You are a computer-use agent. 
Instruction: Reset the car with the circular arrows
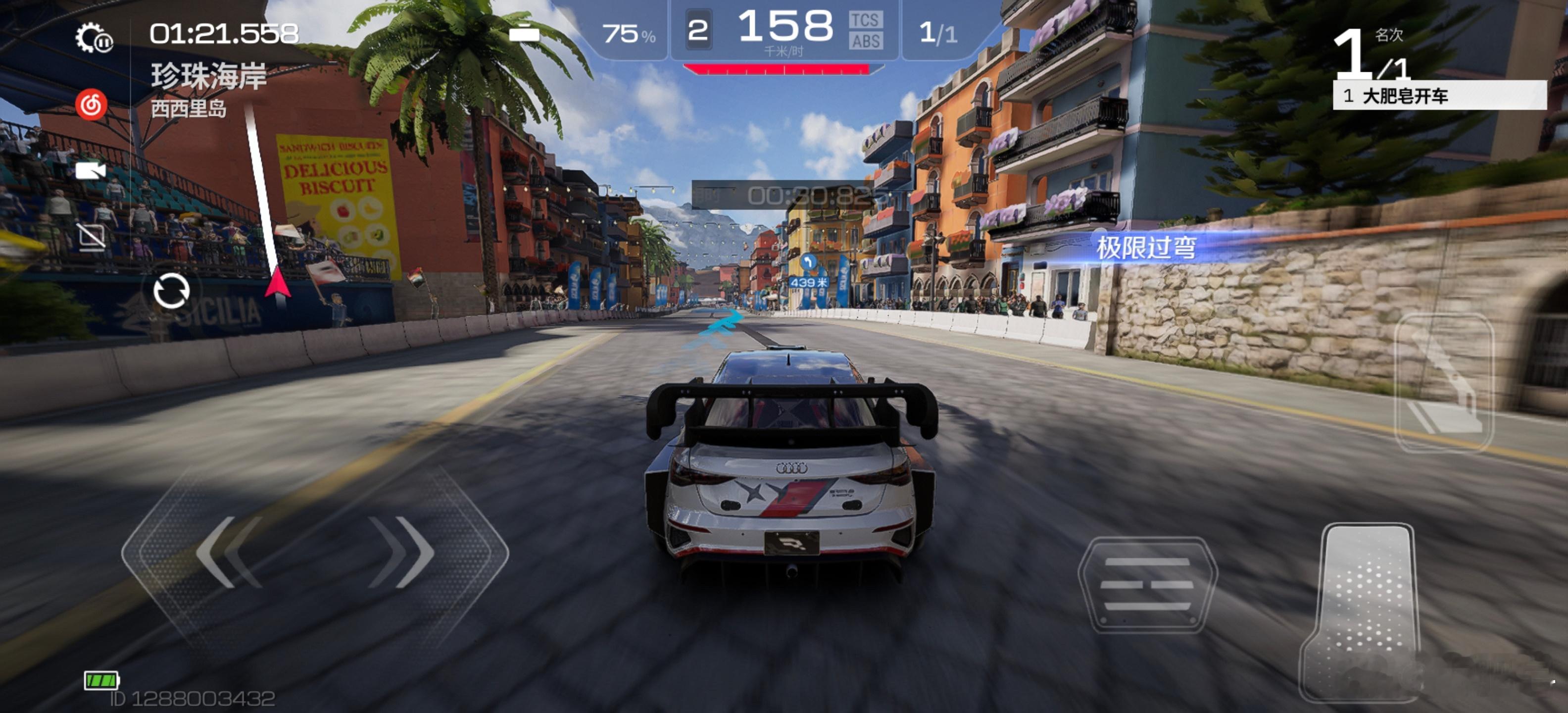pos(171,291)
